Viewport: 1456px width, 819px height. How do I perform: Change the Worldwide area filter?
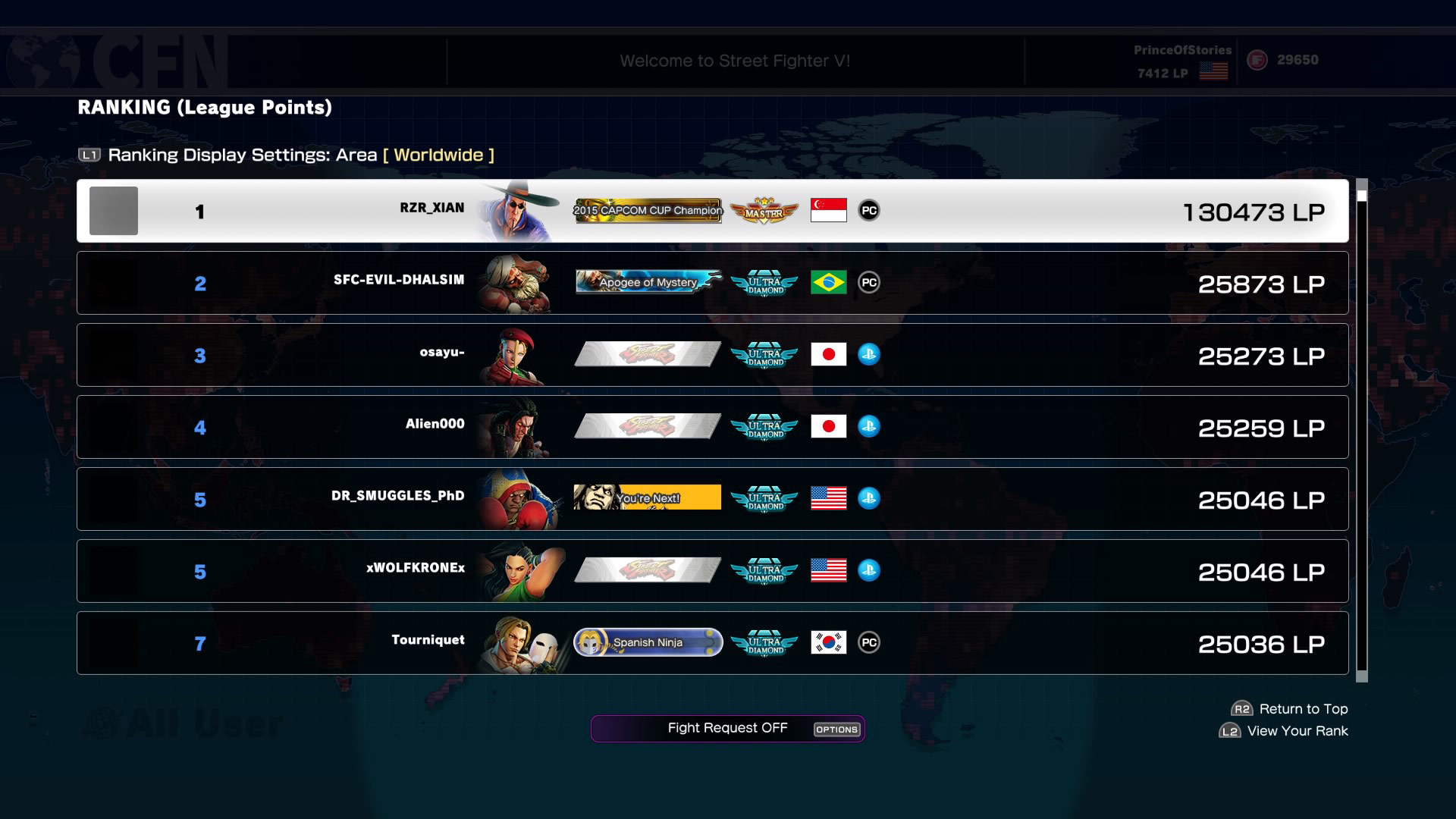coord(438,155)
